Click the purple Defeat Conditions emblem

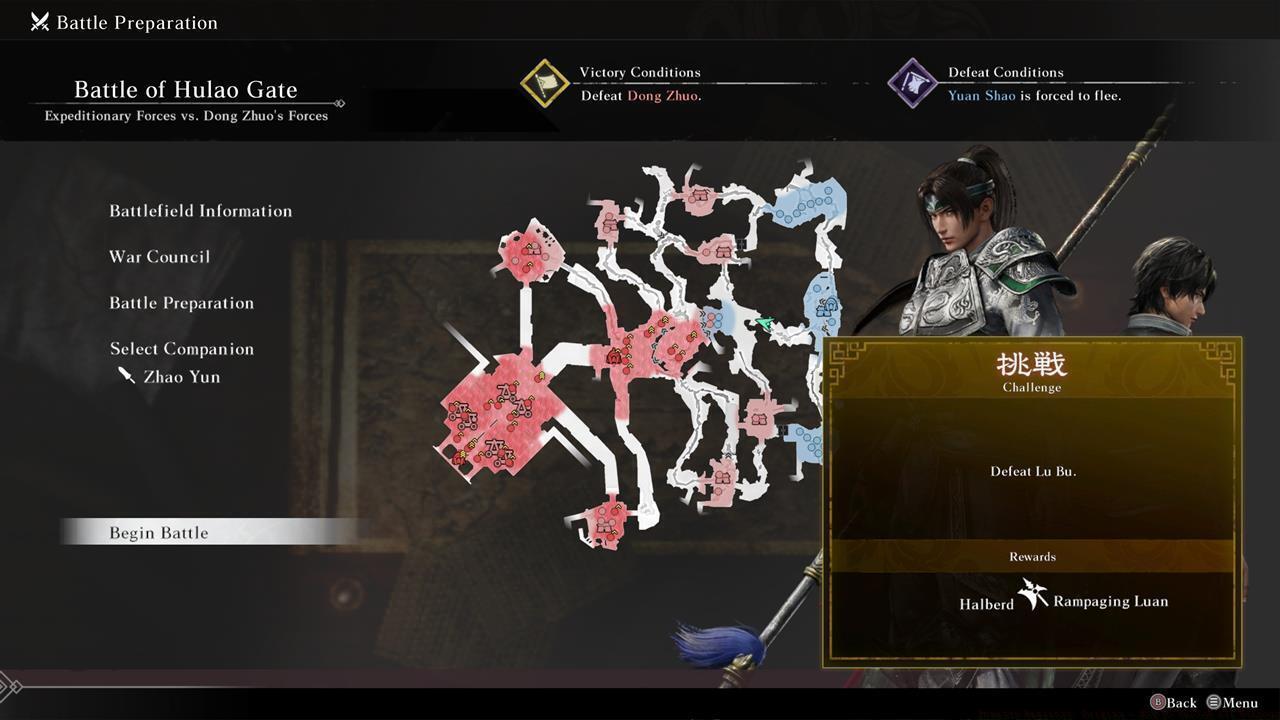click(x=911, y=84)
